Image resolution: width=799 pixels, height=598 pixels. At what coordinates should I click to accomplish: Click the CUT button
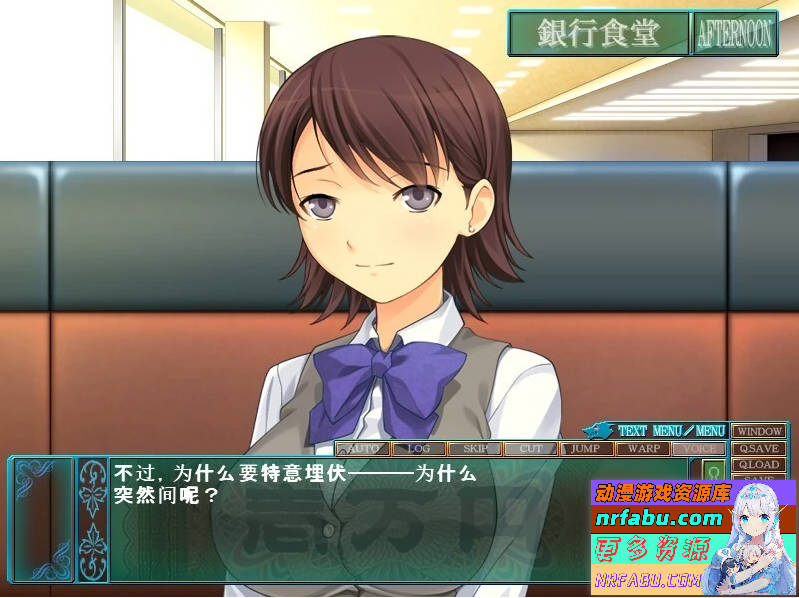point(530,449)
